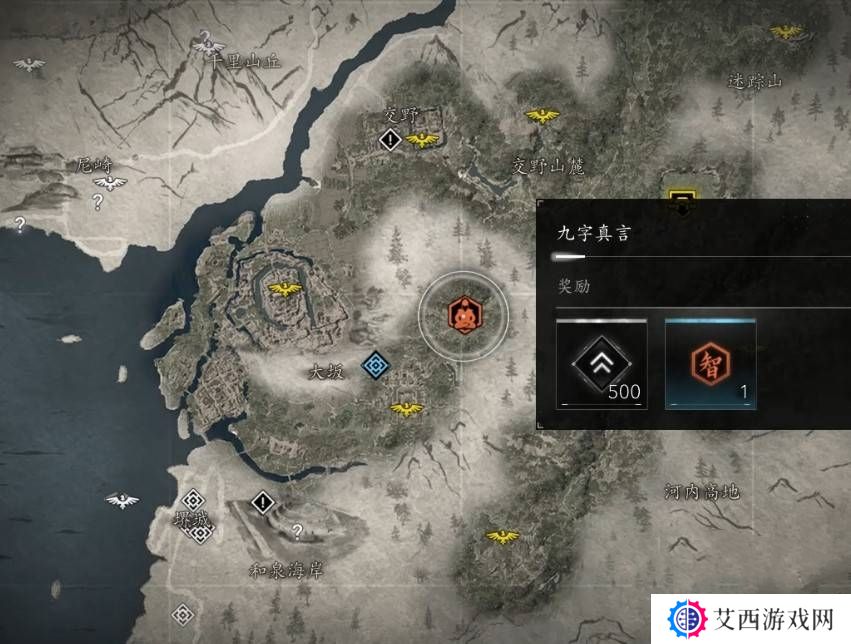
Task: Open the exclamation quest marker near 堺城
Action: pyautogui.click(x=262, y=502)
